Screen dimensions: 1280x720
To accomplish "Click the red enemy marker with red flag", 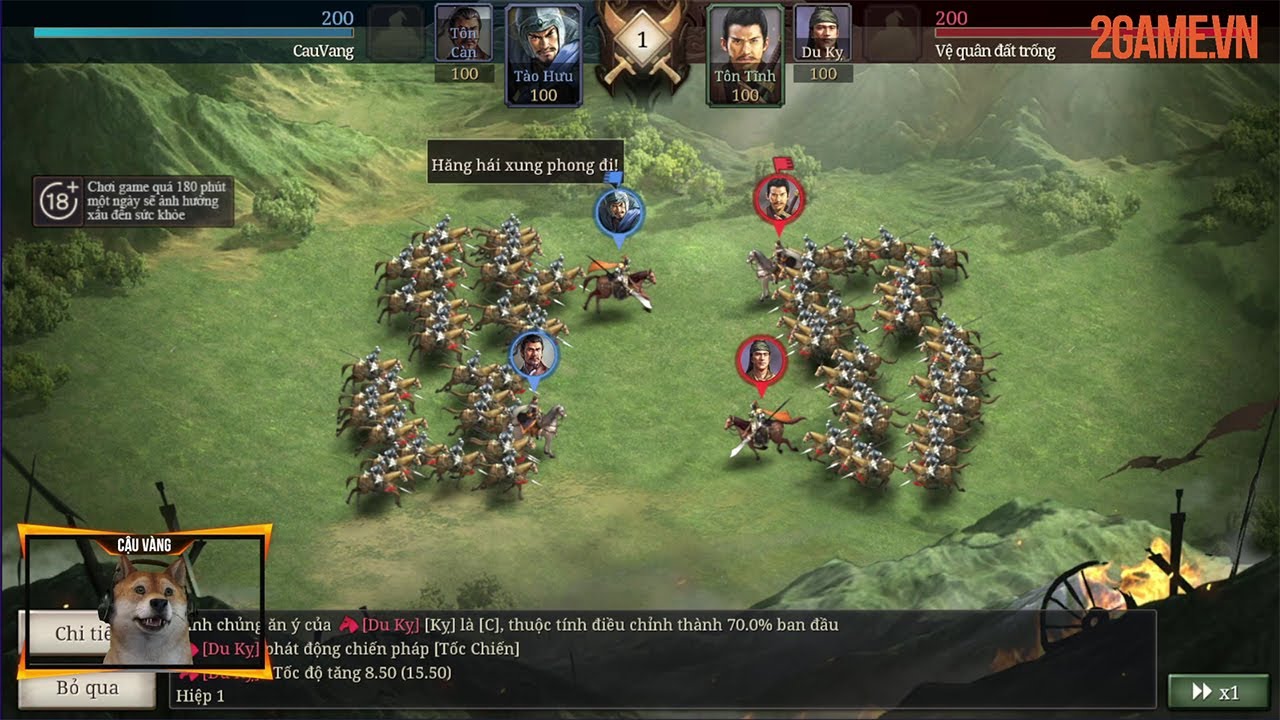I will coord(779,200).
